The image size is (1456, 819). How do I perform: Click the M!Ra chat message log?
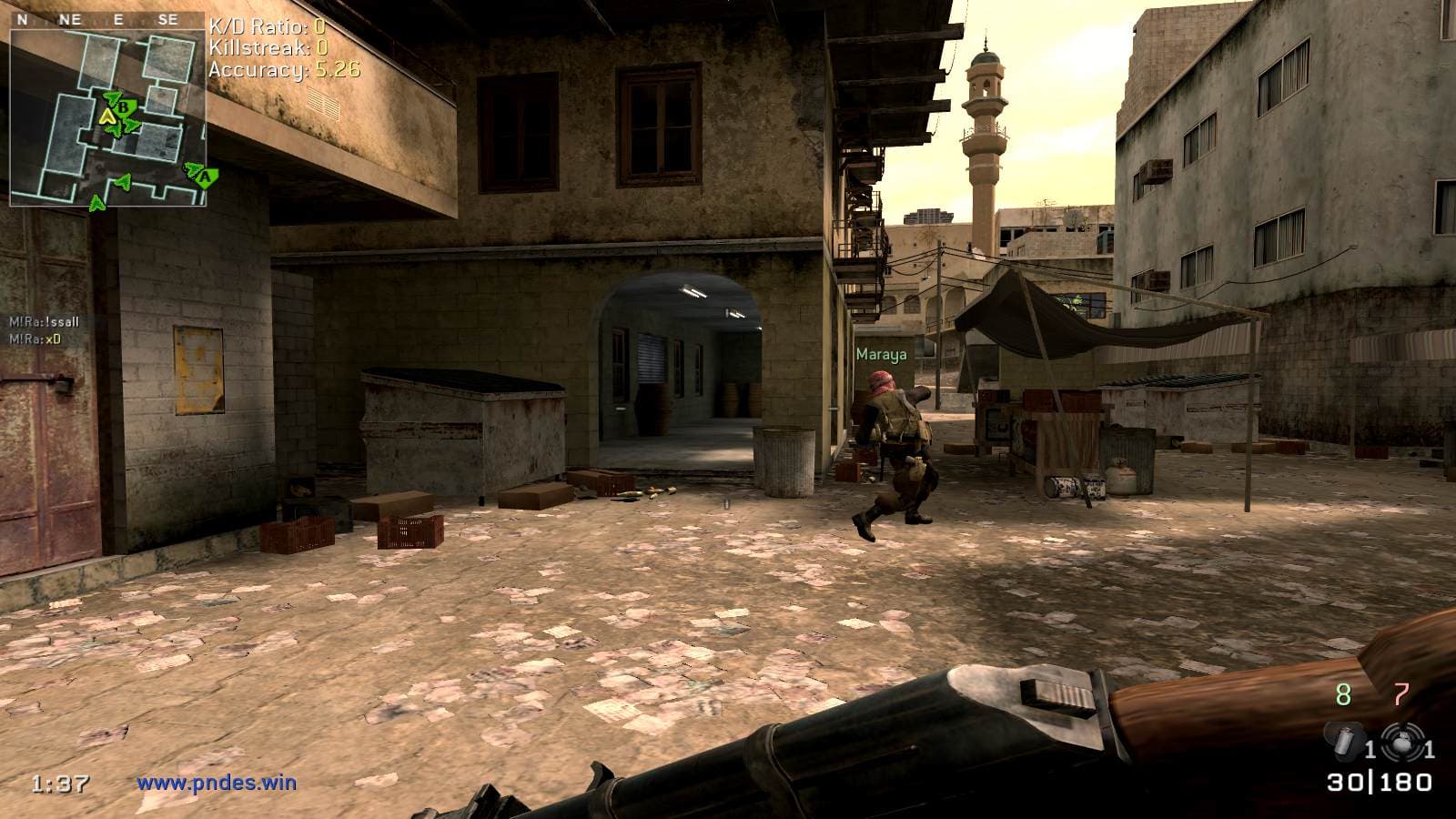(44, 330)
